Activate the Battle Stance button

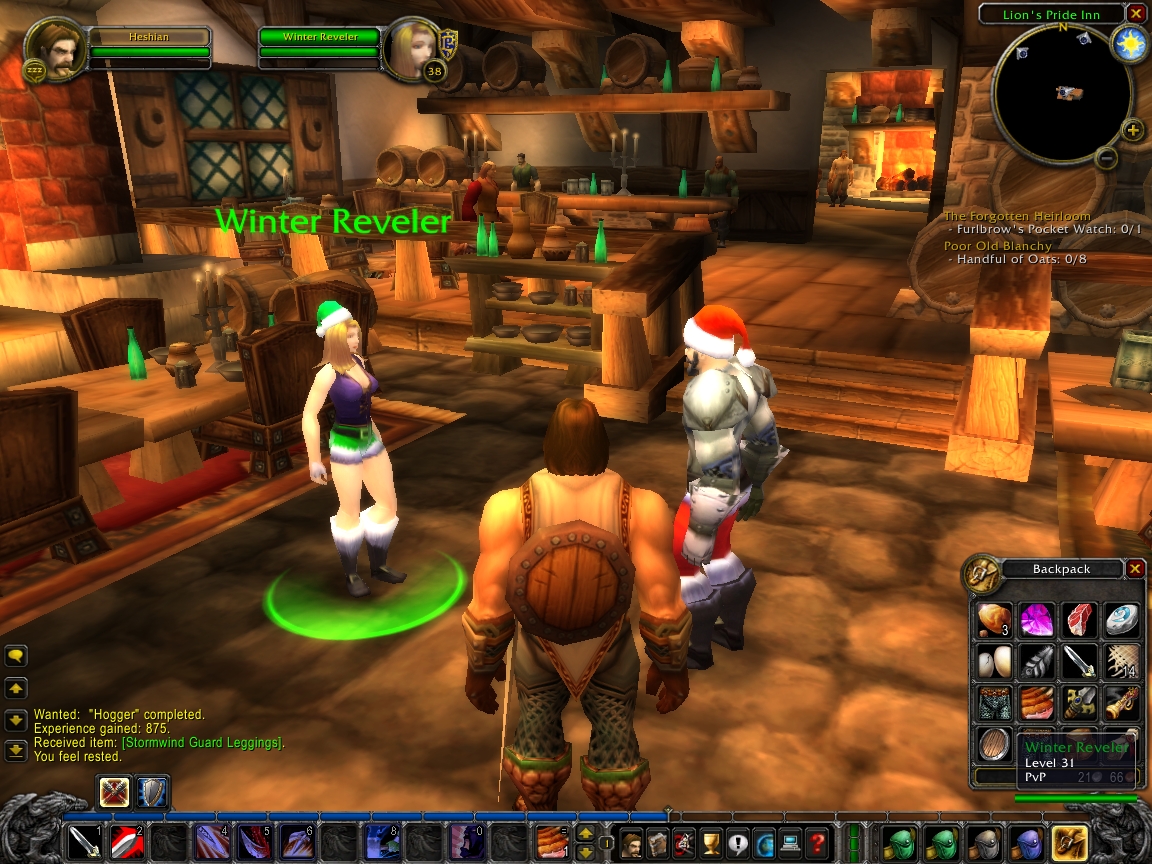(x=113, y=792)
